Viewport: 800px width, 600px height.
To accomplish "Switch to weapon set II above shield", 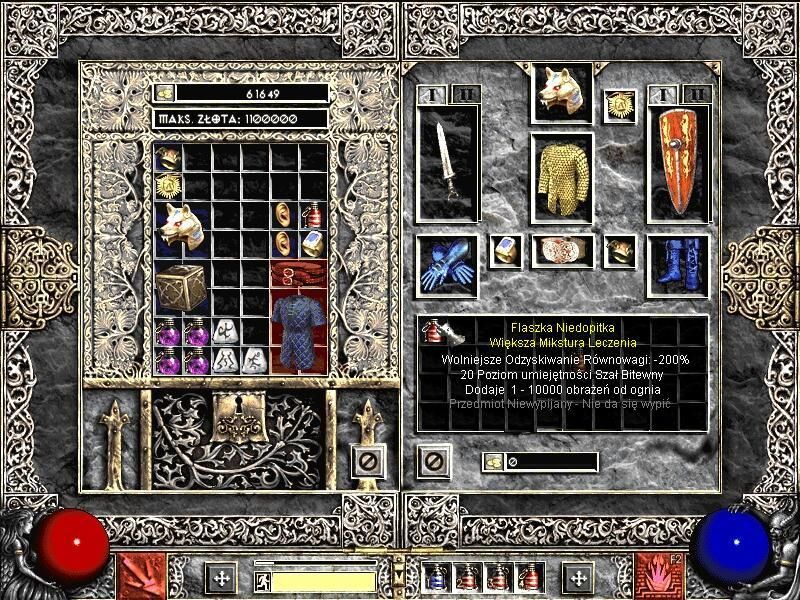I will coord(697,95).
